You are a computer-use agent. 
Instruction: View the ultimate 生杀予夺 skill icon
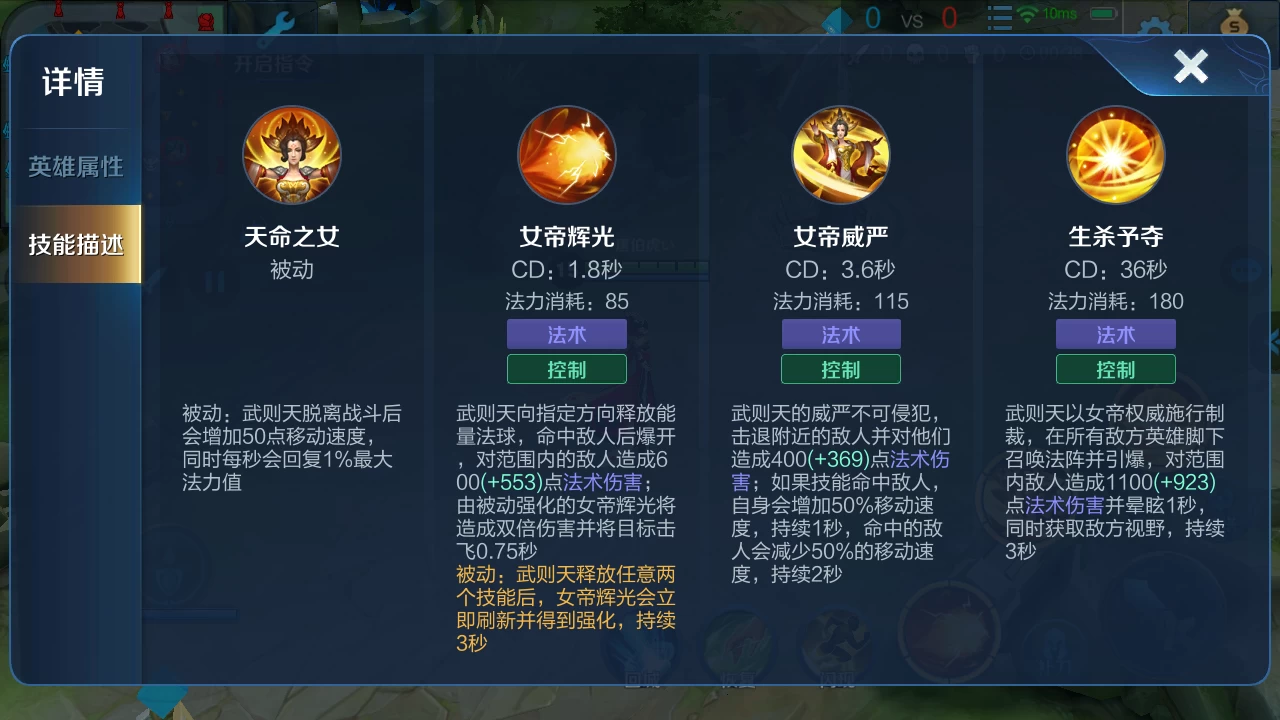[1116, 155]
